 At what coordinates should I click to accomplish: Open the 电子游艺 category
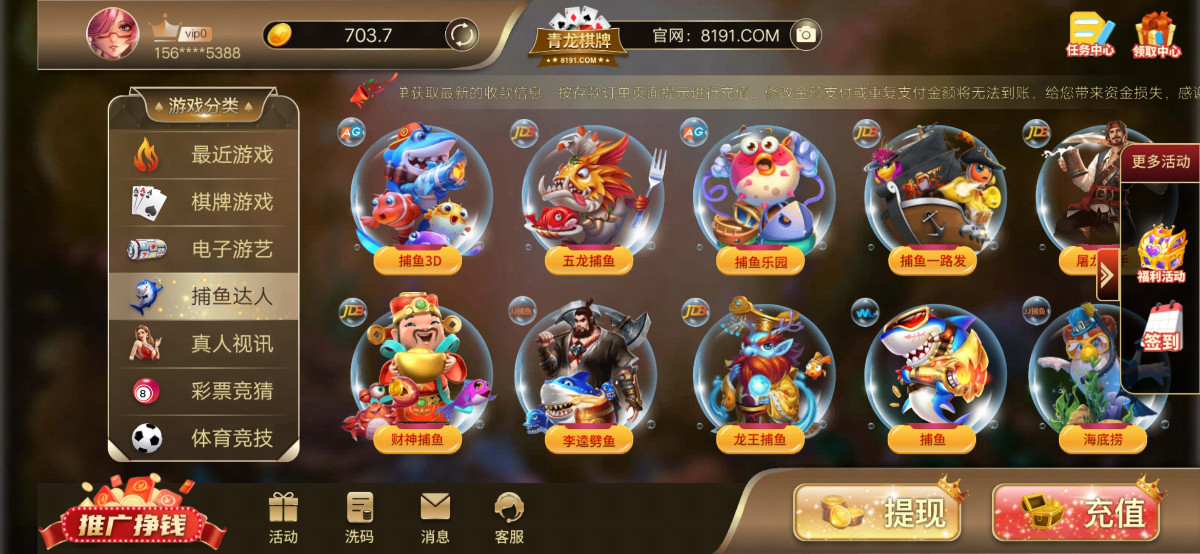pos(205,249)
